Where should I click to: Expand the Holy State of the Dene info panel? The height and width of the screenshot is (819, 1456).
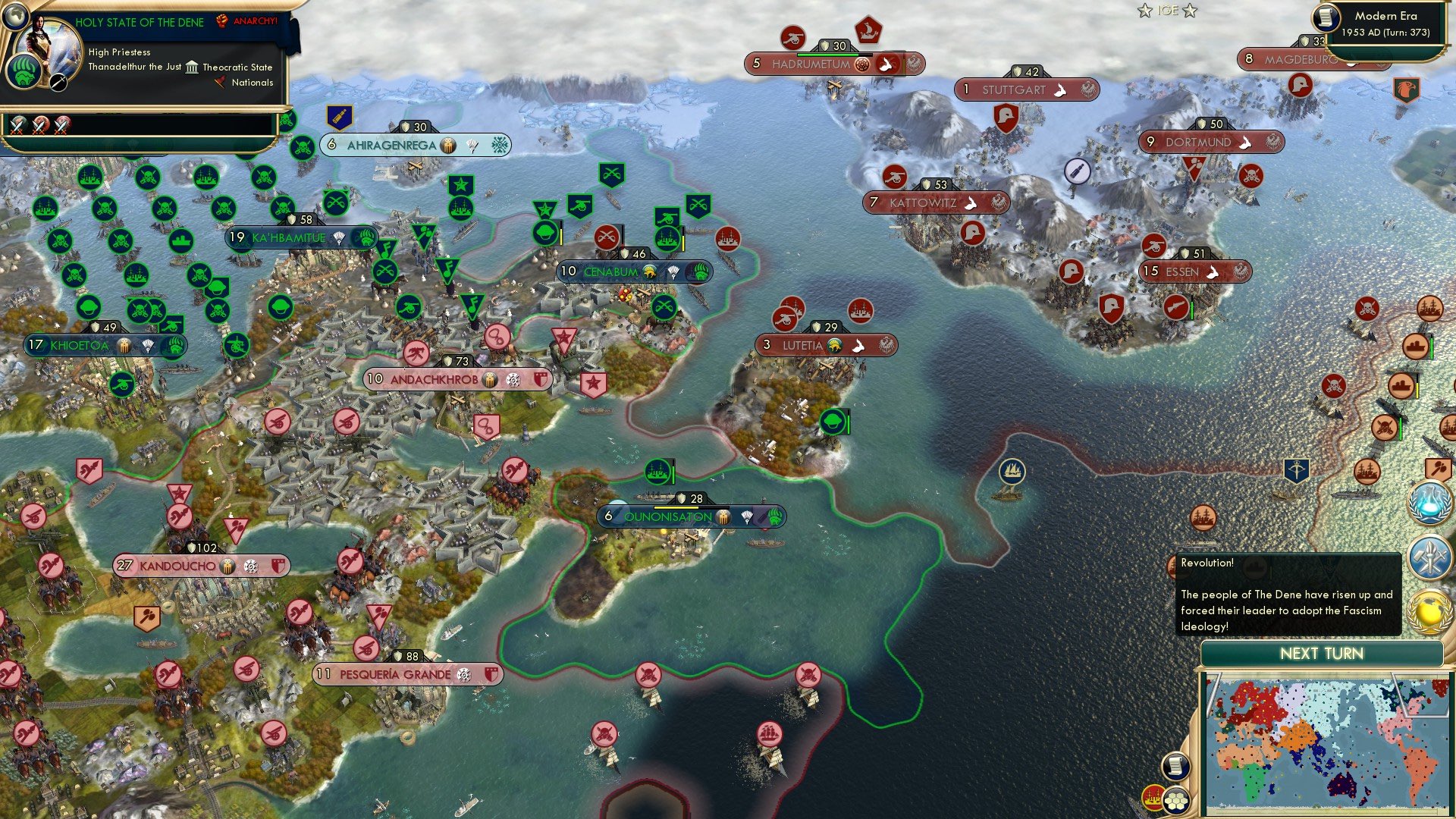[140, 22]
